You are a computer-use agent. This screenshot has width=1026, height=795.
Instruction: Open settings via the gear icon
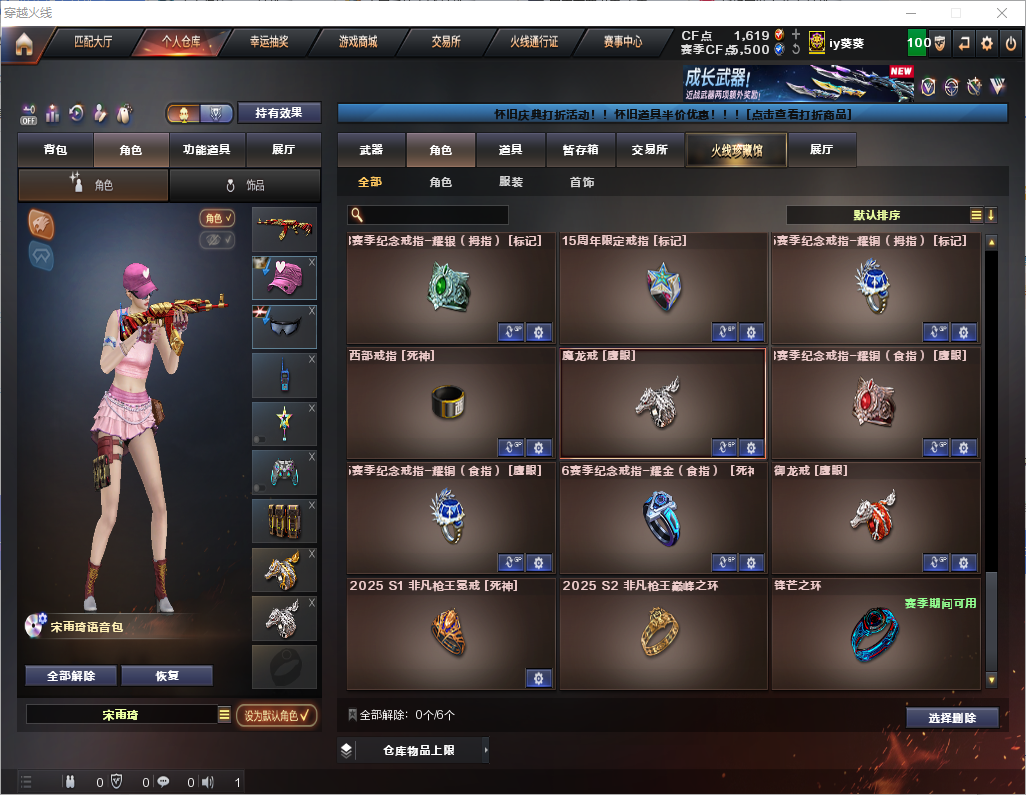[987, 43]
